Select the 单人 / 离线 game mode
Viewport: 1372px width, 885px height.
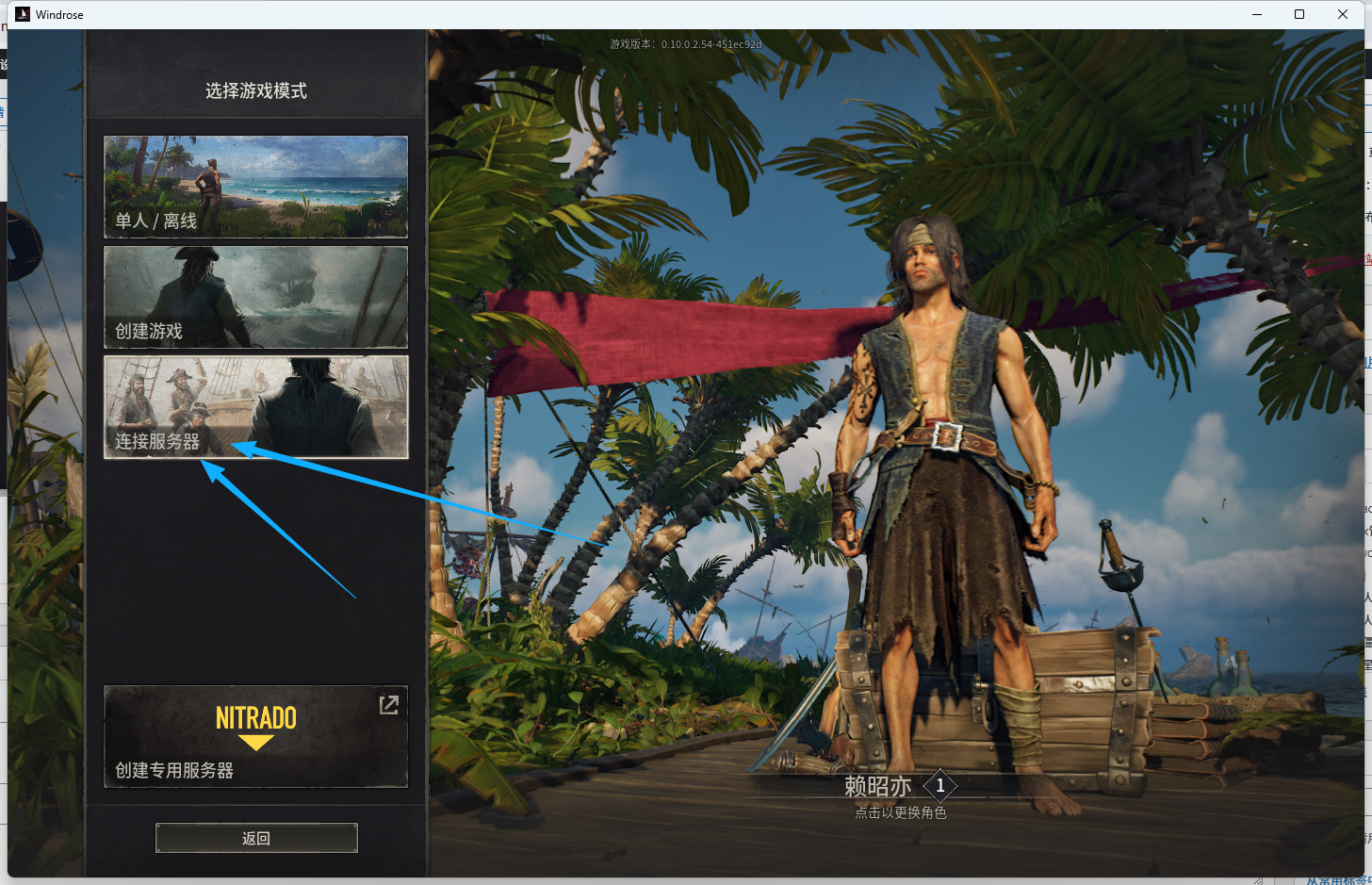[x=255, y=186]
